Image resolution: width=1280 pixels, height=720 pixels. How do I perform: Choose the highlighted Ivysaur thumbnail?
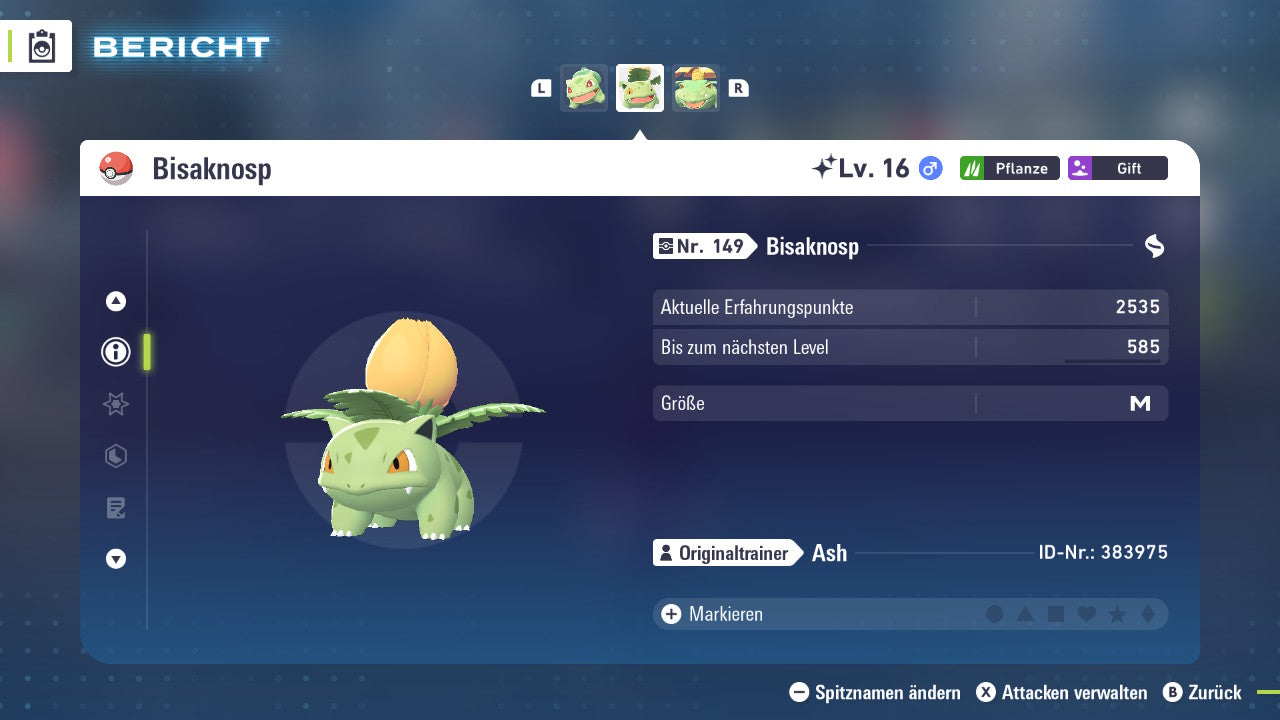(x=640, y=88)
